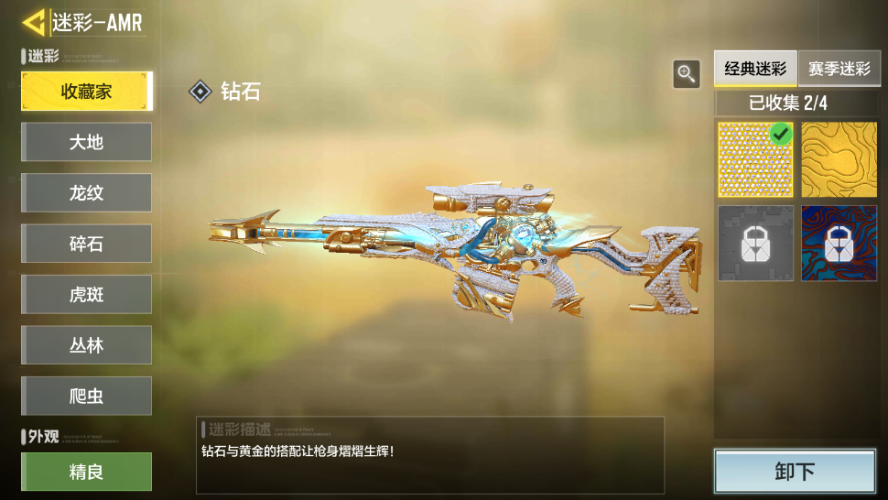Screen dimensions: 888x500
Task: Select the 碎石 camo category
Action: tap(86, 243)
